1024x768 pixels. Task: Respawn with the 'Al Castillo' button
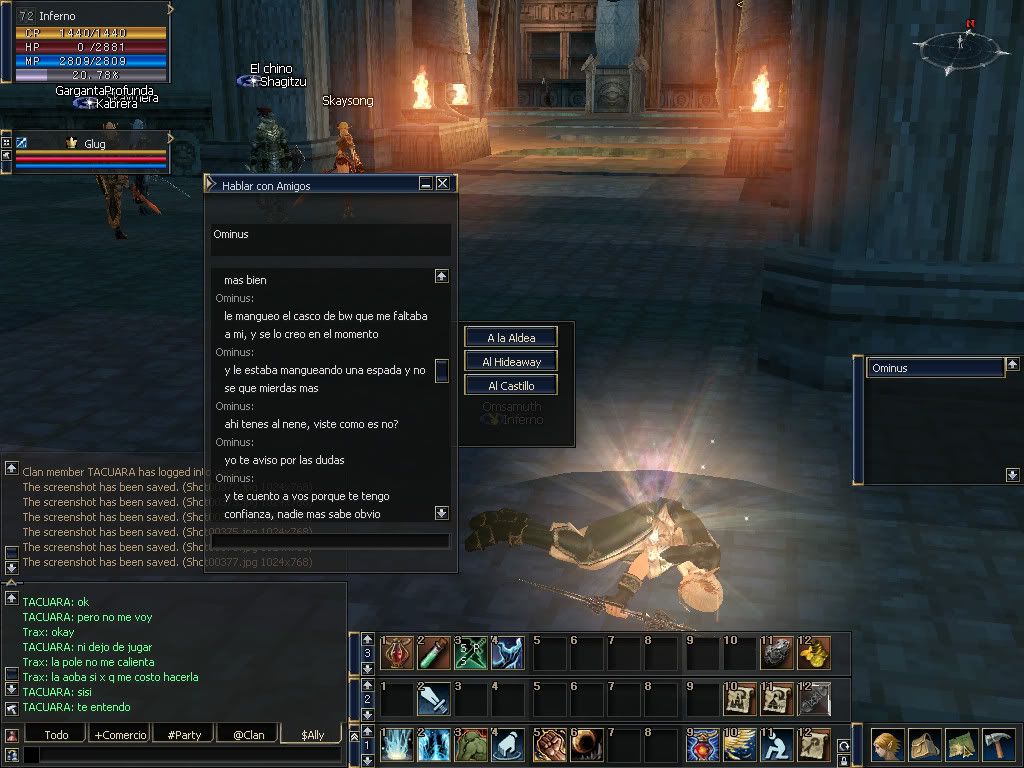[510, 386]
